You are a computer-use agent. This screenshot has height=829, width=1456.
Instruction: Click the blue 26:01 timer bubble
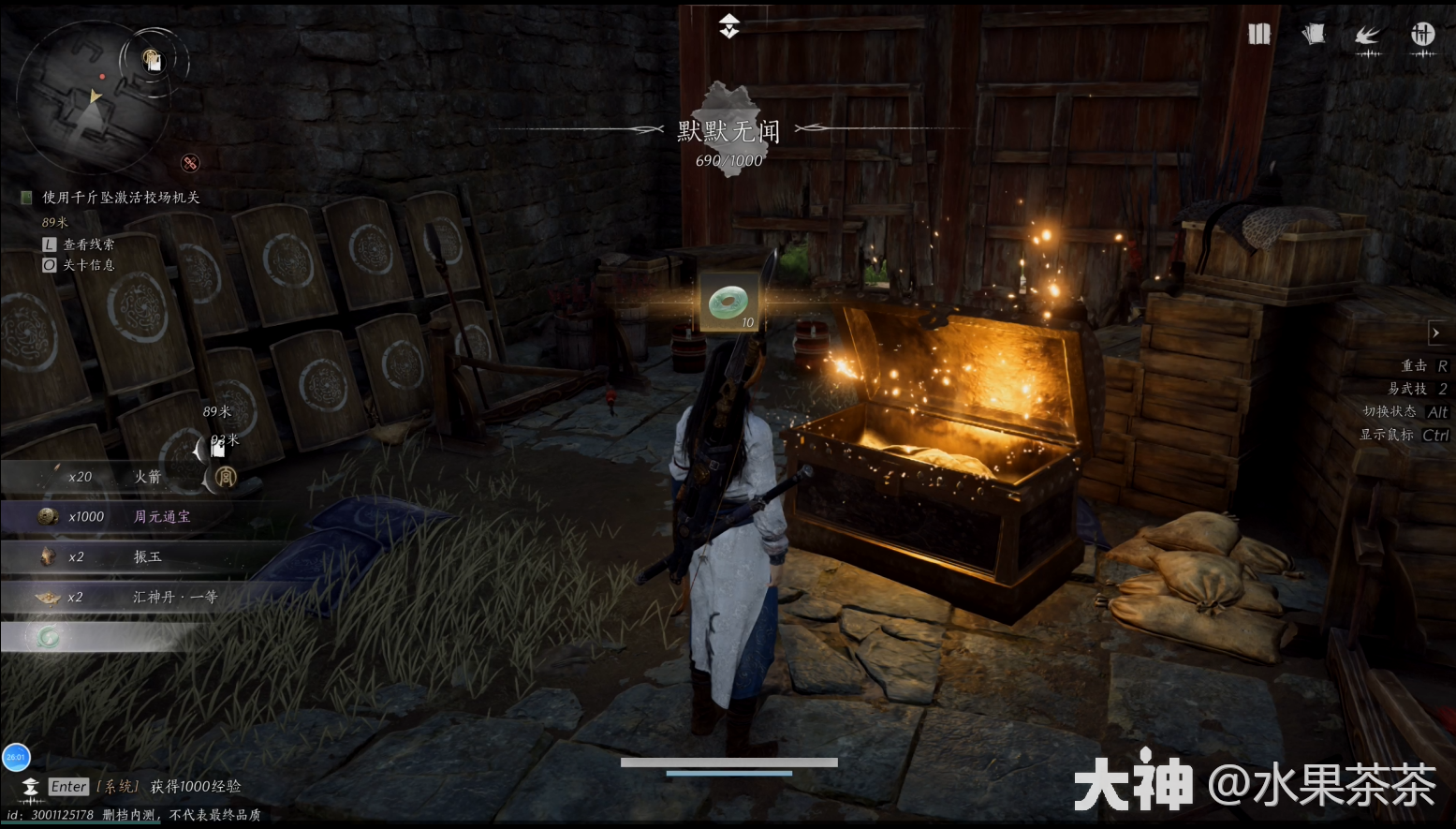16,757
